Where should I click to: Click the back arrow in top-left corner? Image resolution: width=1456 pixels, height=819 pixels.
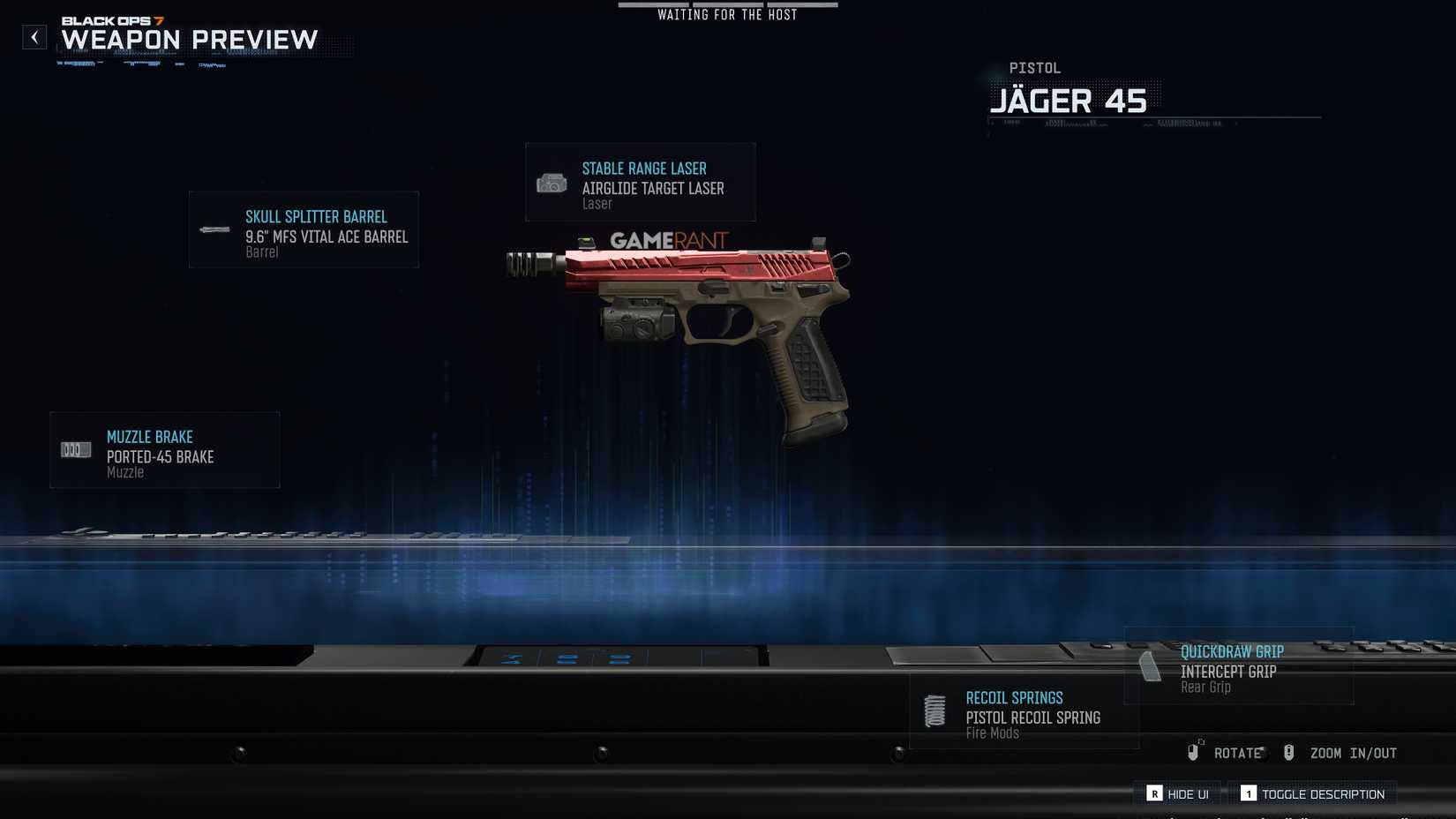[x=34, y=37]
